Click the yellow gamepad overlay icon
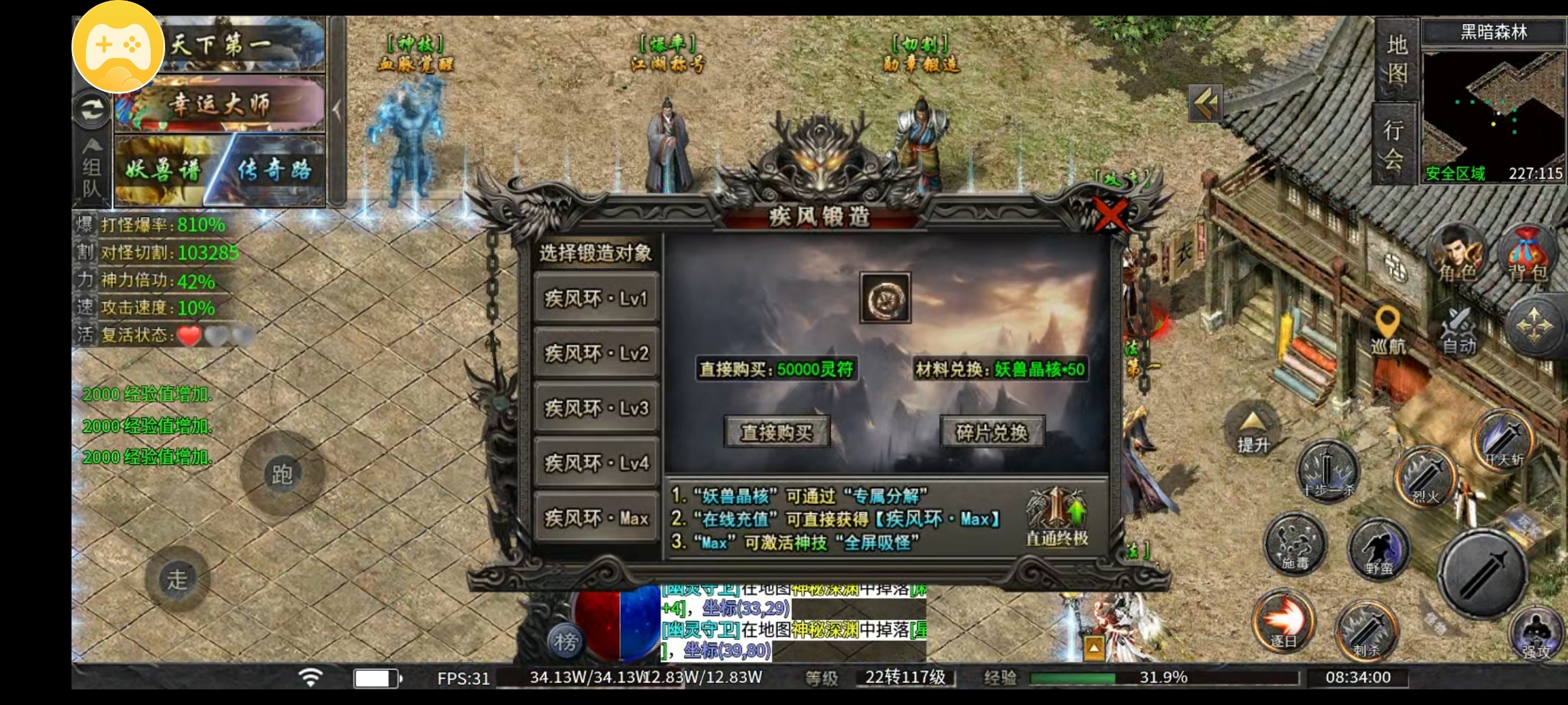This screenshot has height=705, width=1568. pos(118,47)
